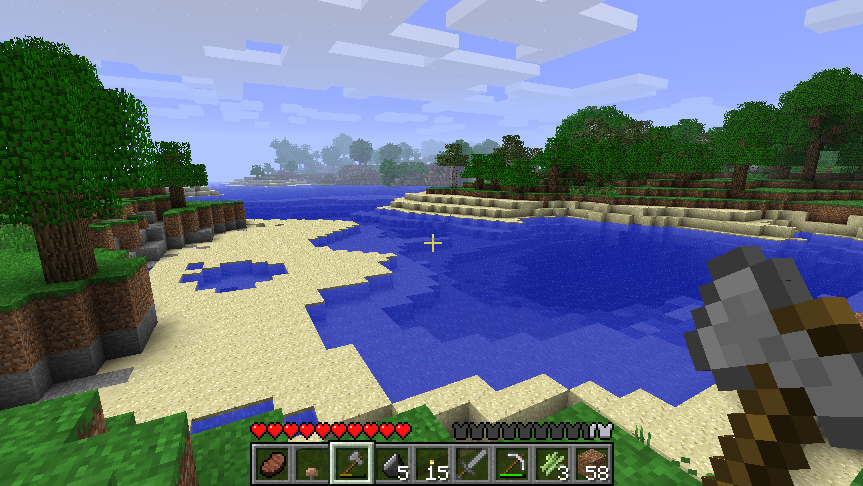Select the coal stack of 5
Screen dimensions: 863x486
click(392, 463)
